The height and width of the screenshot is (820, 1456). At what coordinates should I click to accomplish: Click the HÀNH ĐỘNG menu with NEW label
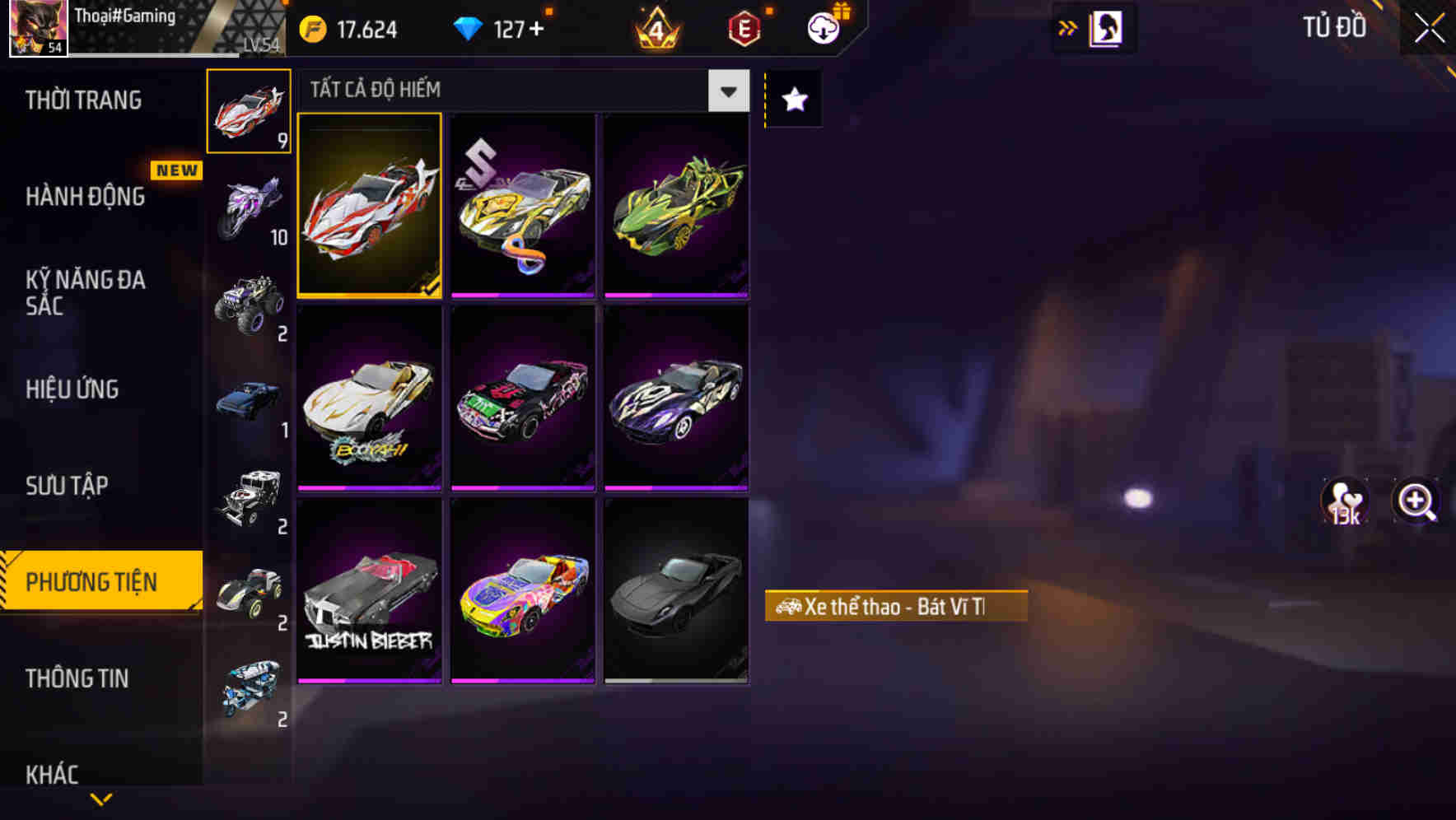tap(84, 196)
